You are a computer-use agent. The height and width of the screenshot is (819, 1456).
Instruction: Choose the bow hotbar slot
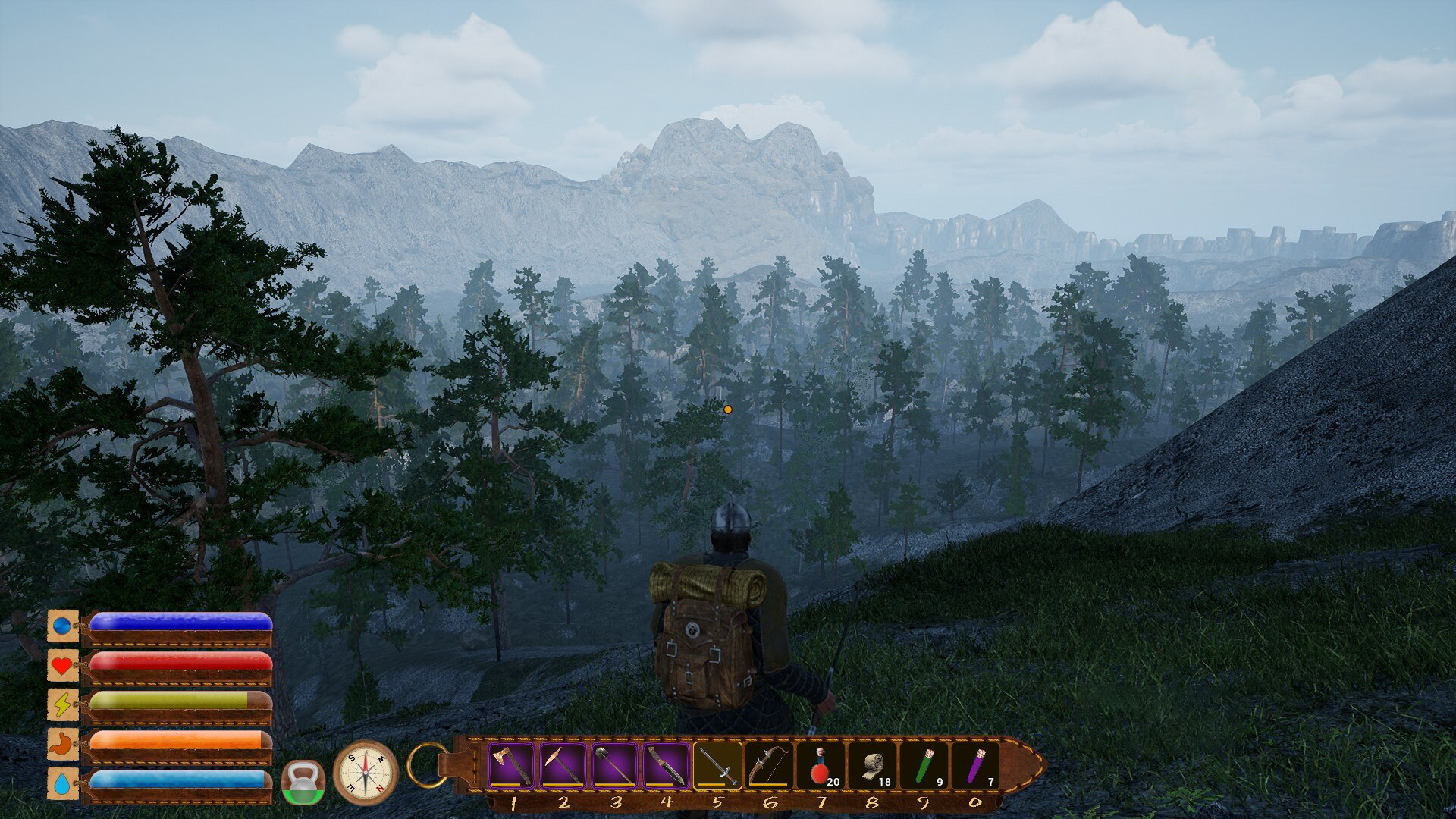(769, 766)
